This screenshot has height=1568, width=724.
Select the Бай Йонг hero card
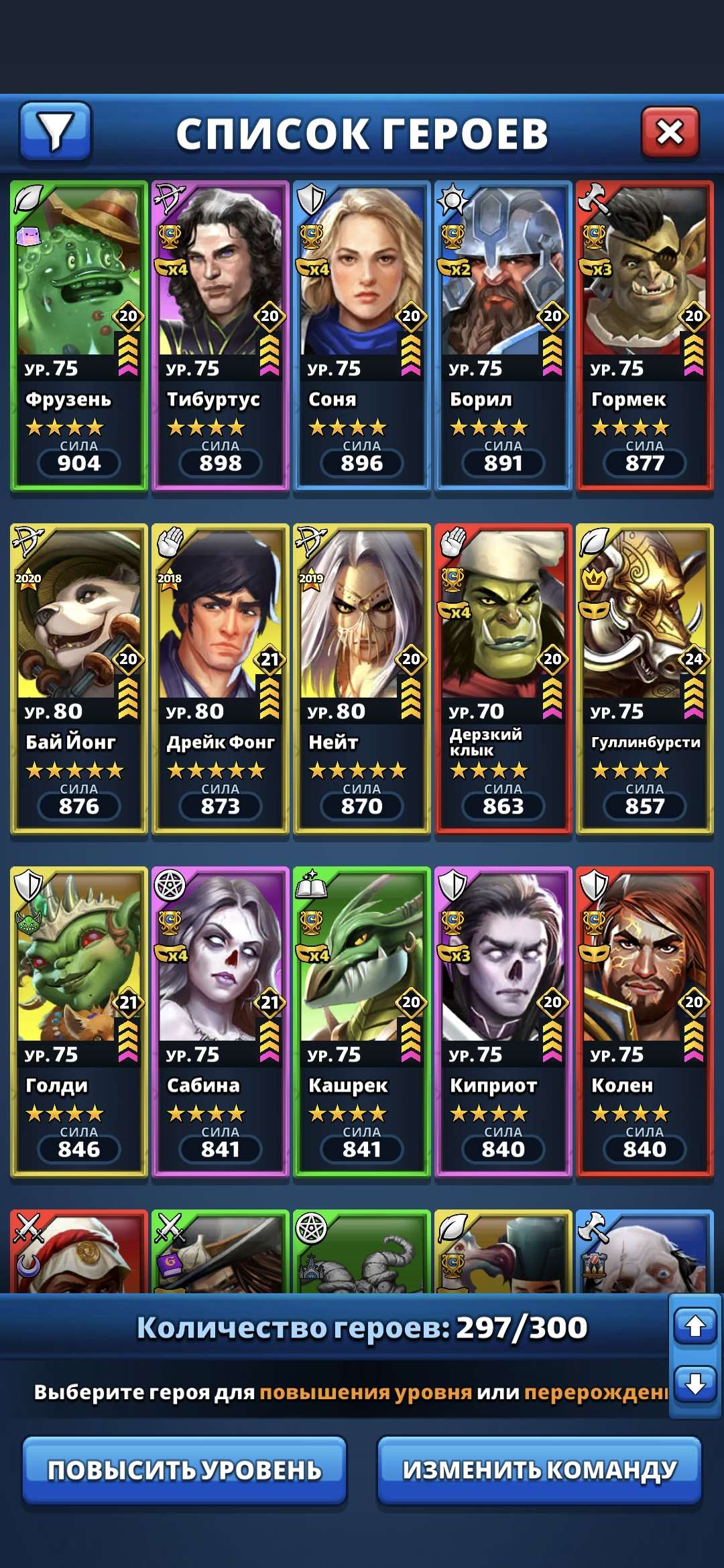(x=79, y=678)
